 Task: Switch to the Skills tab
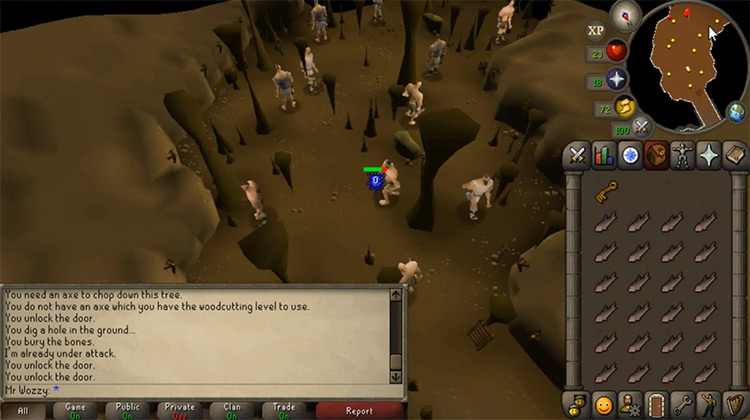(x=603, y=155)
